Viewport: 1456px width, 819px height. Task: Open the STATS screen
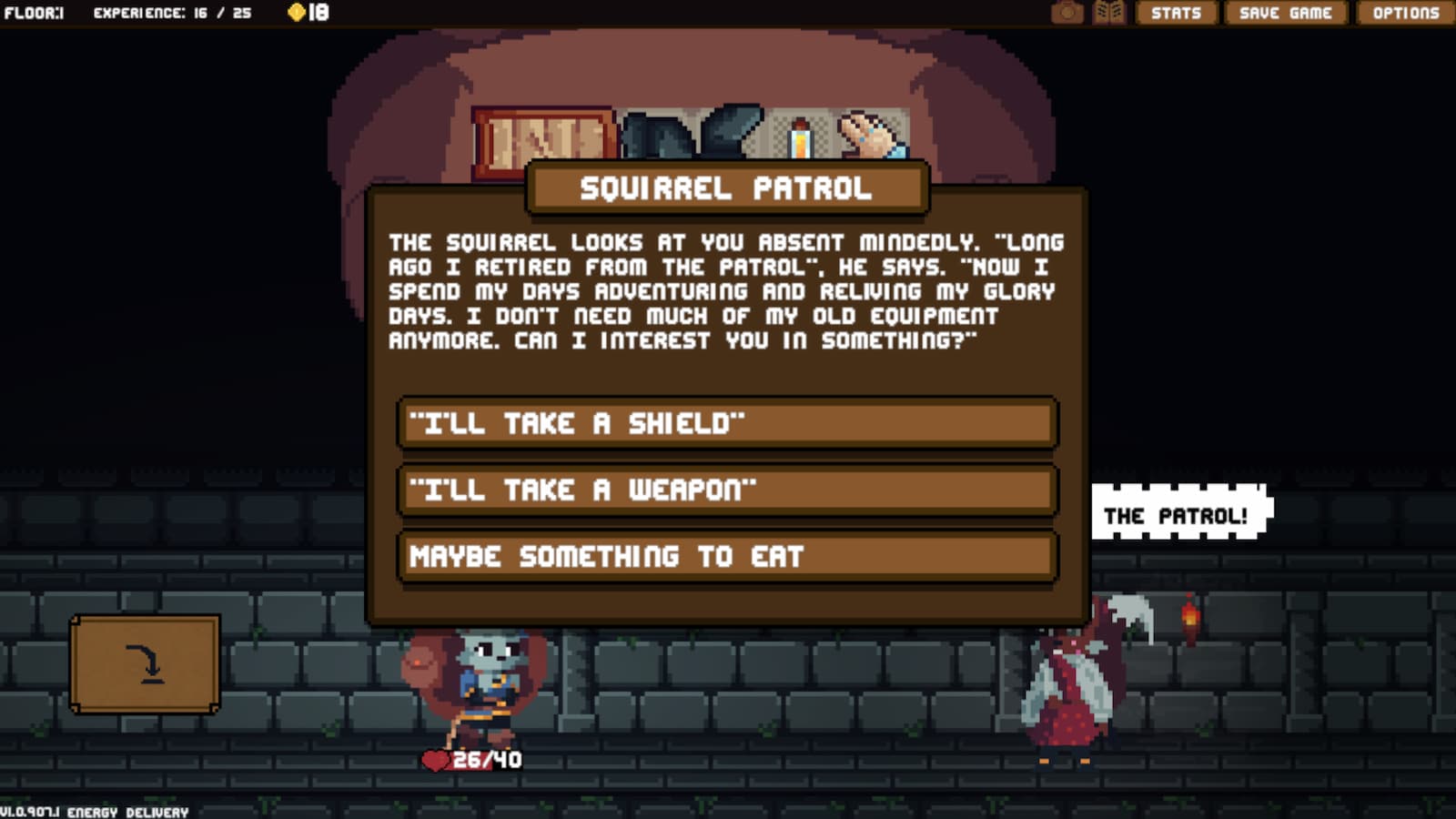pyautogui.click(x=1177, y=13)
